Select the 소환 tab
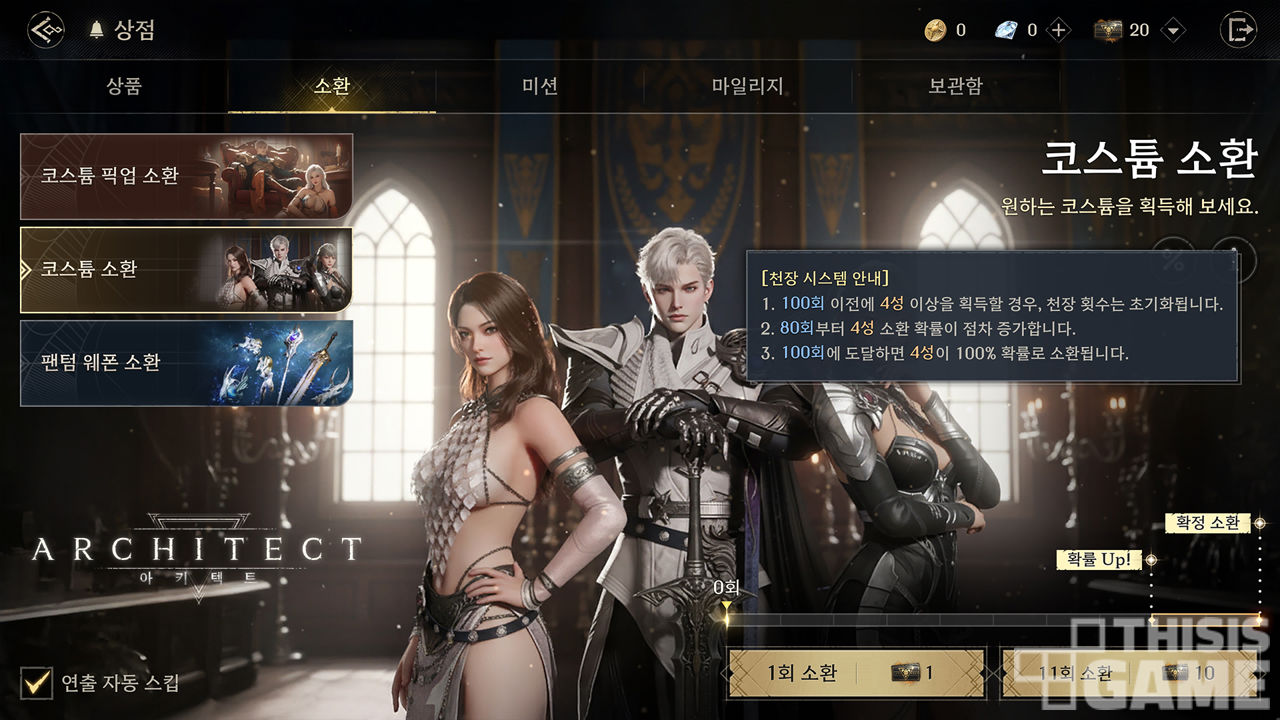The height and width of the screenshot is (720, 1280). pos(332,86)
